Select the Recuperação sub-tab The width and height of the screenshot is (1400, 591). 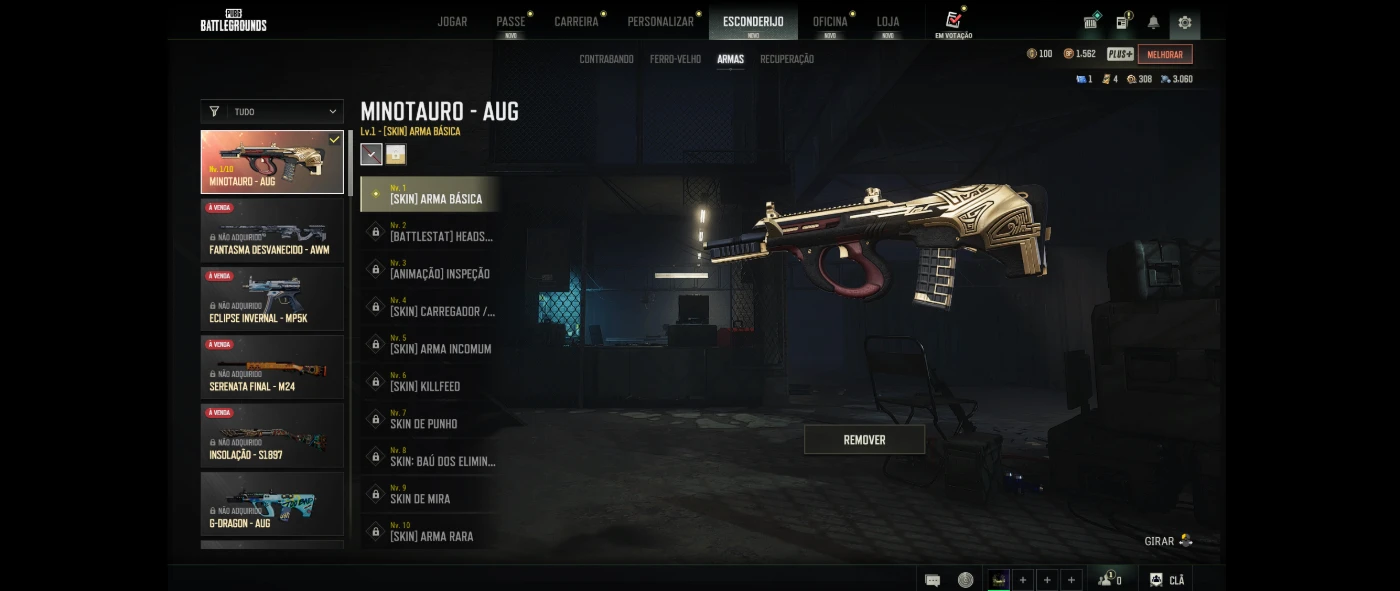[x=786, y=59]
